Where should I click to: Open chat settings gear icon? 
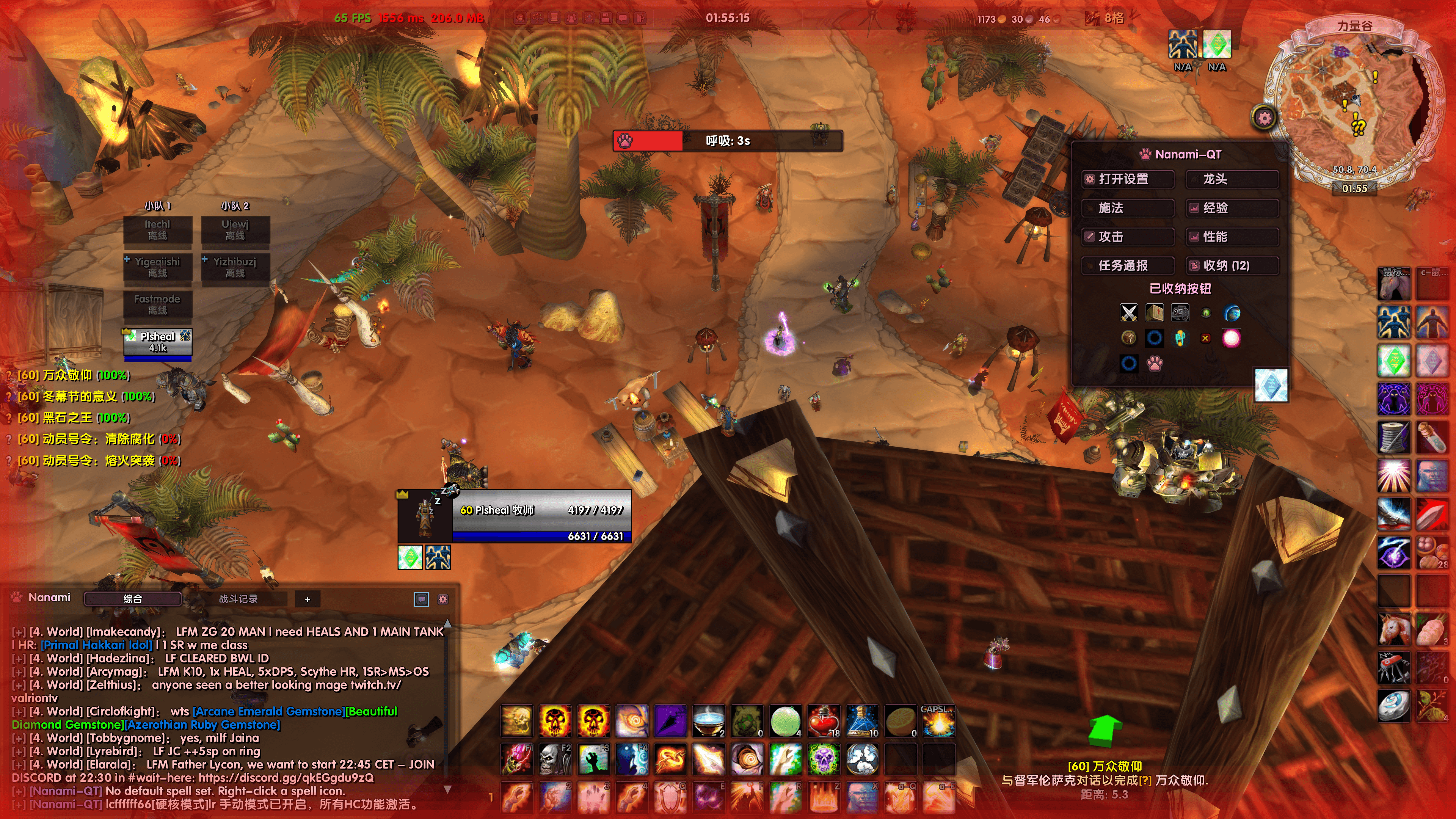point(443,599)
